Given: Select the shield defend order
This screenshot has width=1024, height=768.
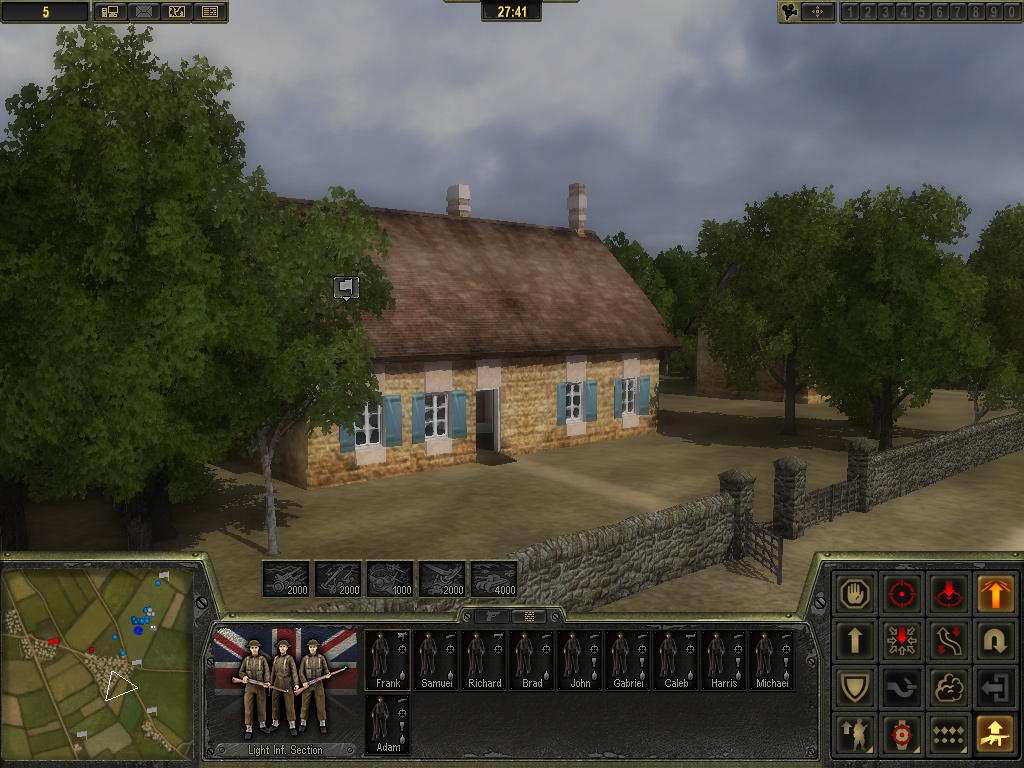Looking at the screenshot, I should 855,687.
